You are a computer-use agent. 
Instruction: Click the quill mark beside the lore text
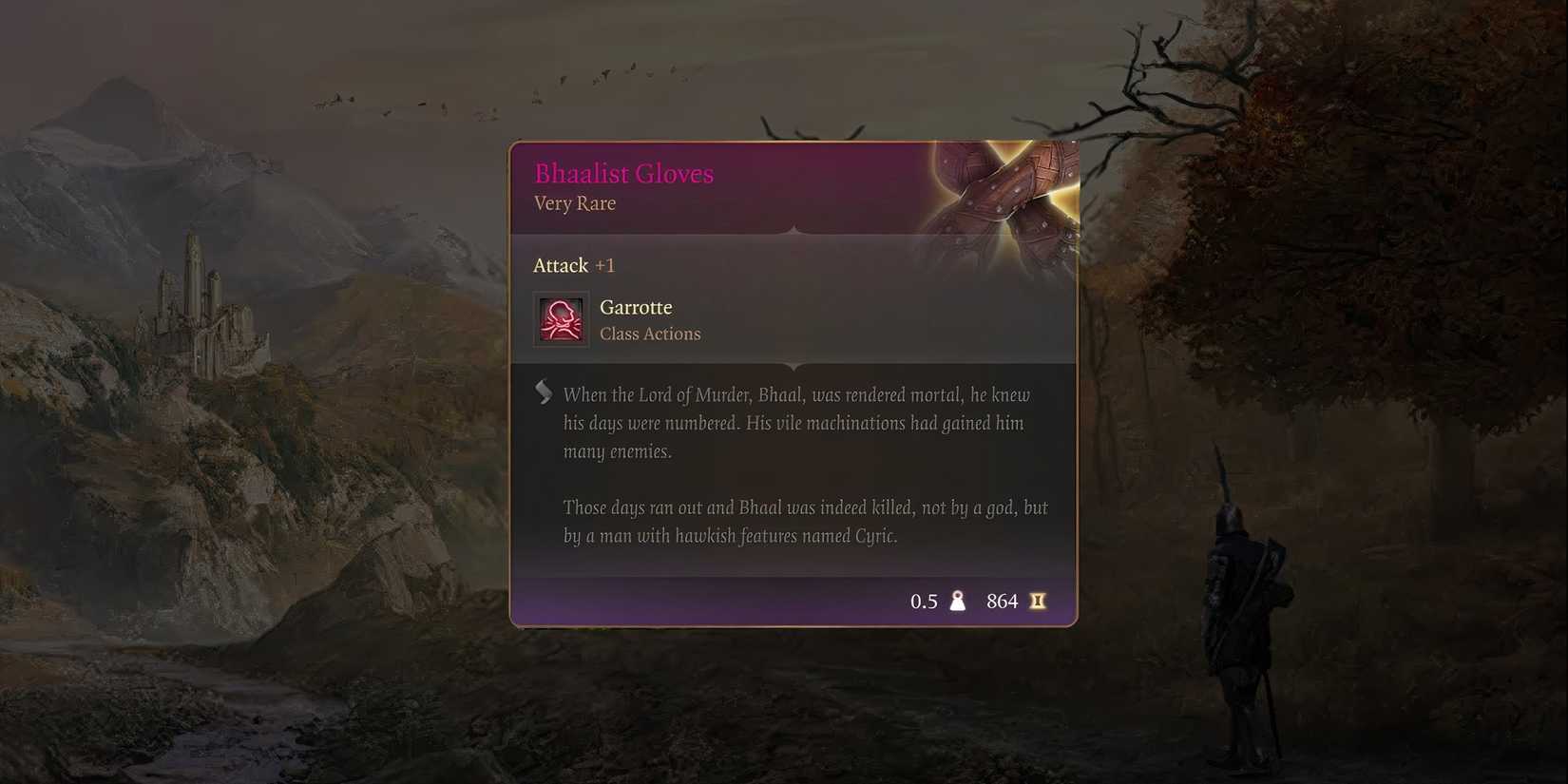tap(544, 390)
